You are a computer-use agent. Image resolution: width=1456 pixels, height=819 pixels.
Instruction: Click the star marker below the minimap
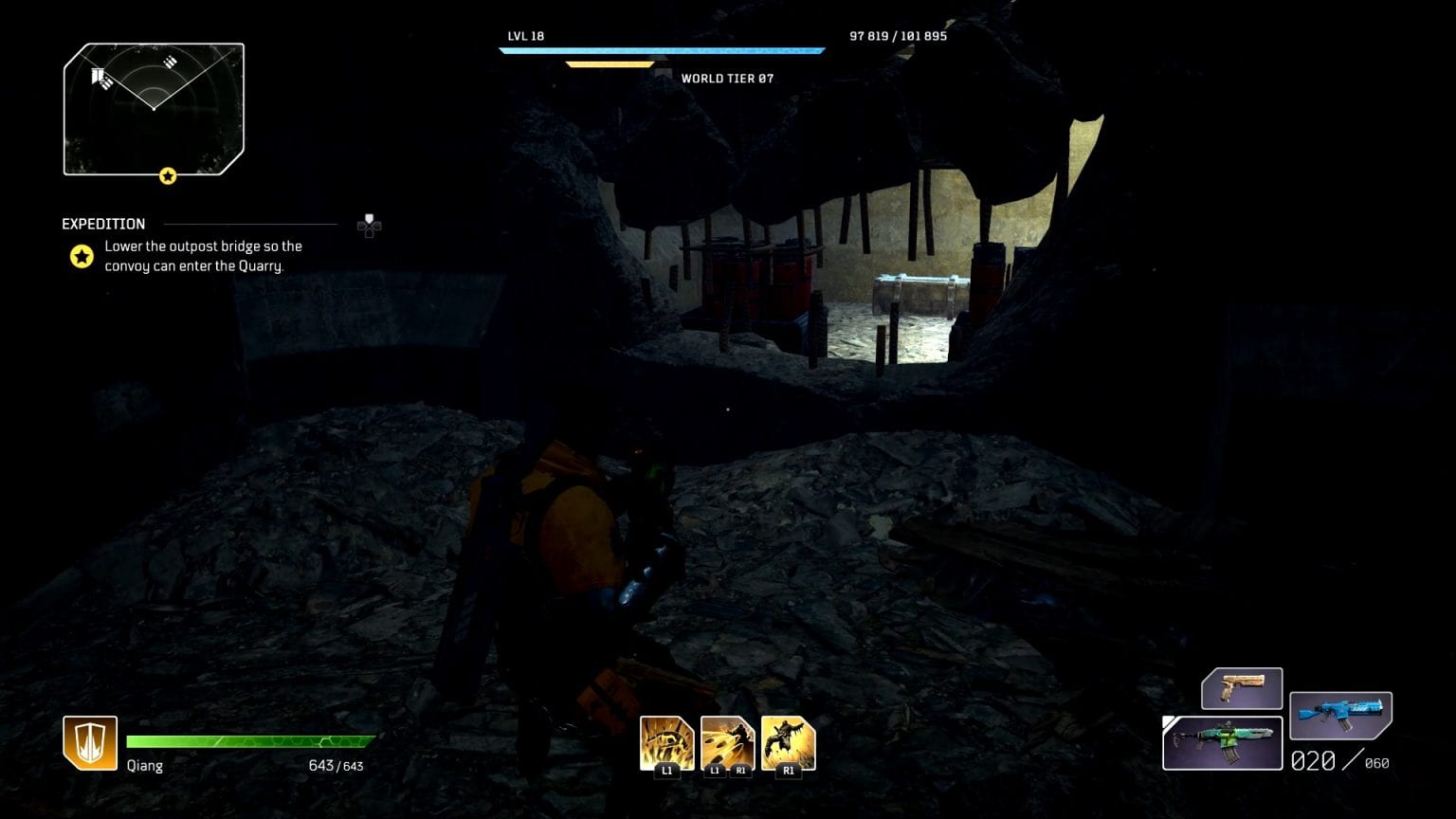[168, 176]
